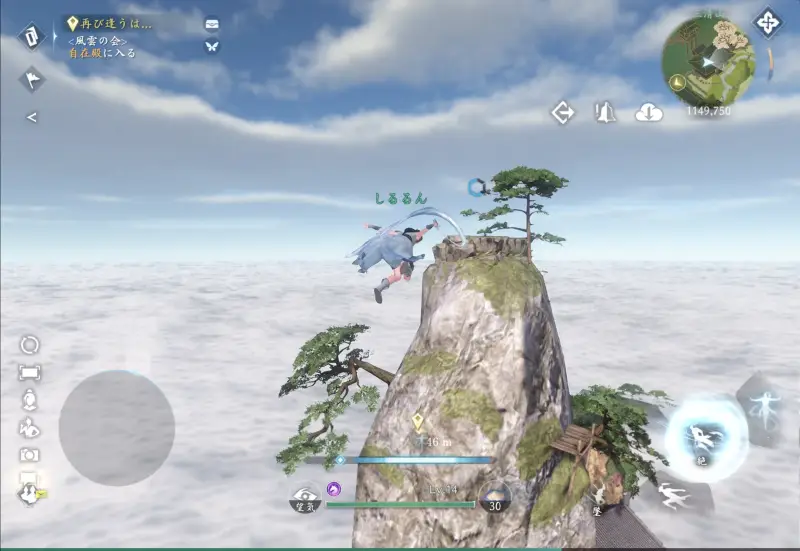
Task: Open the character portrait icon
Action: coord(30,400)
